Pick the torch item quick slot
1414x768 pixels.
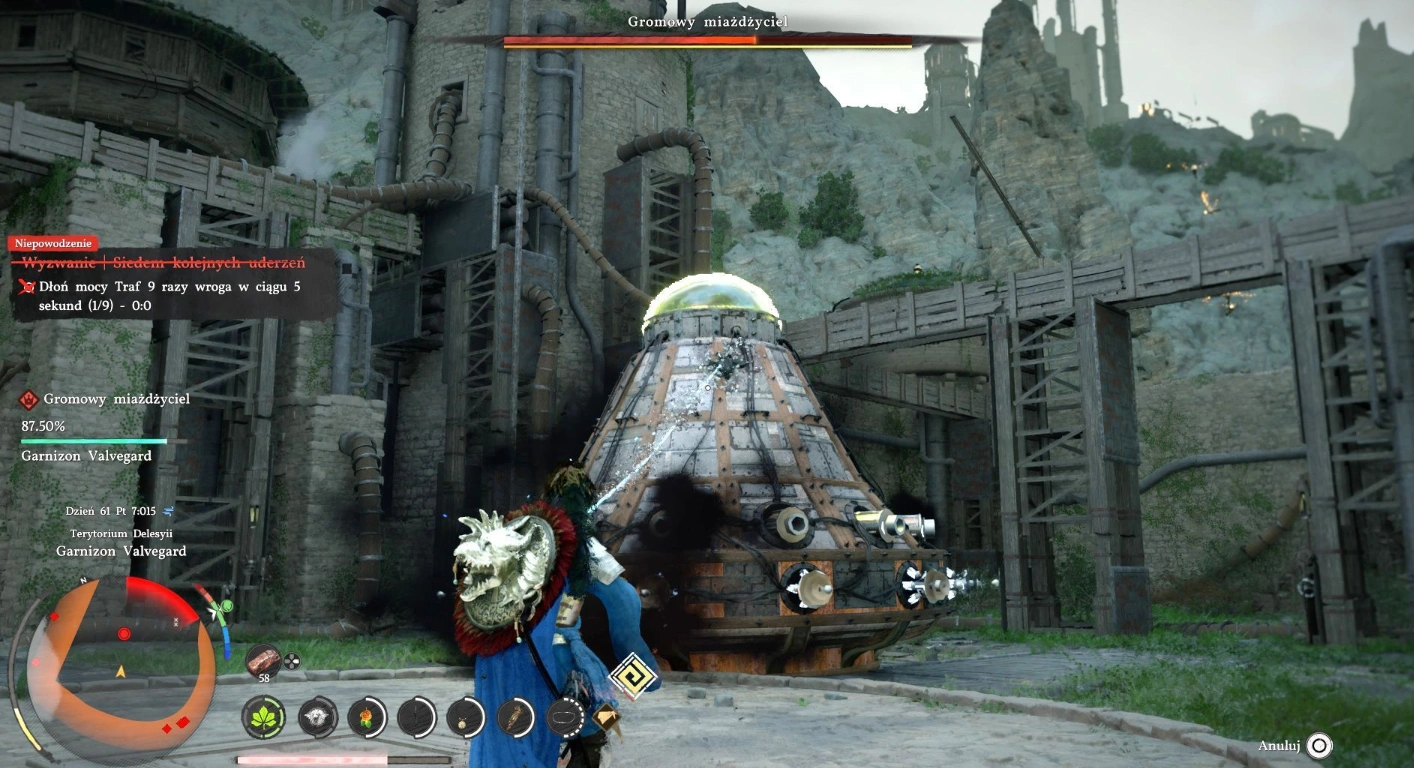[x=516, y=717]
